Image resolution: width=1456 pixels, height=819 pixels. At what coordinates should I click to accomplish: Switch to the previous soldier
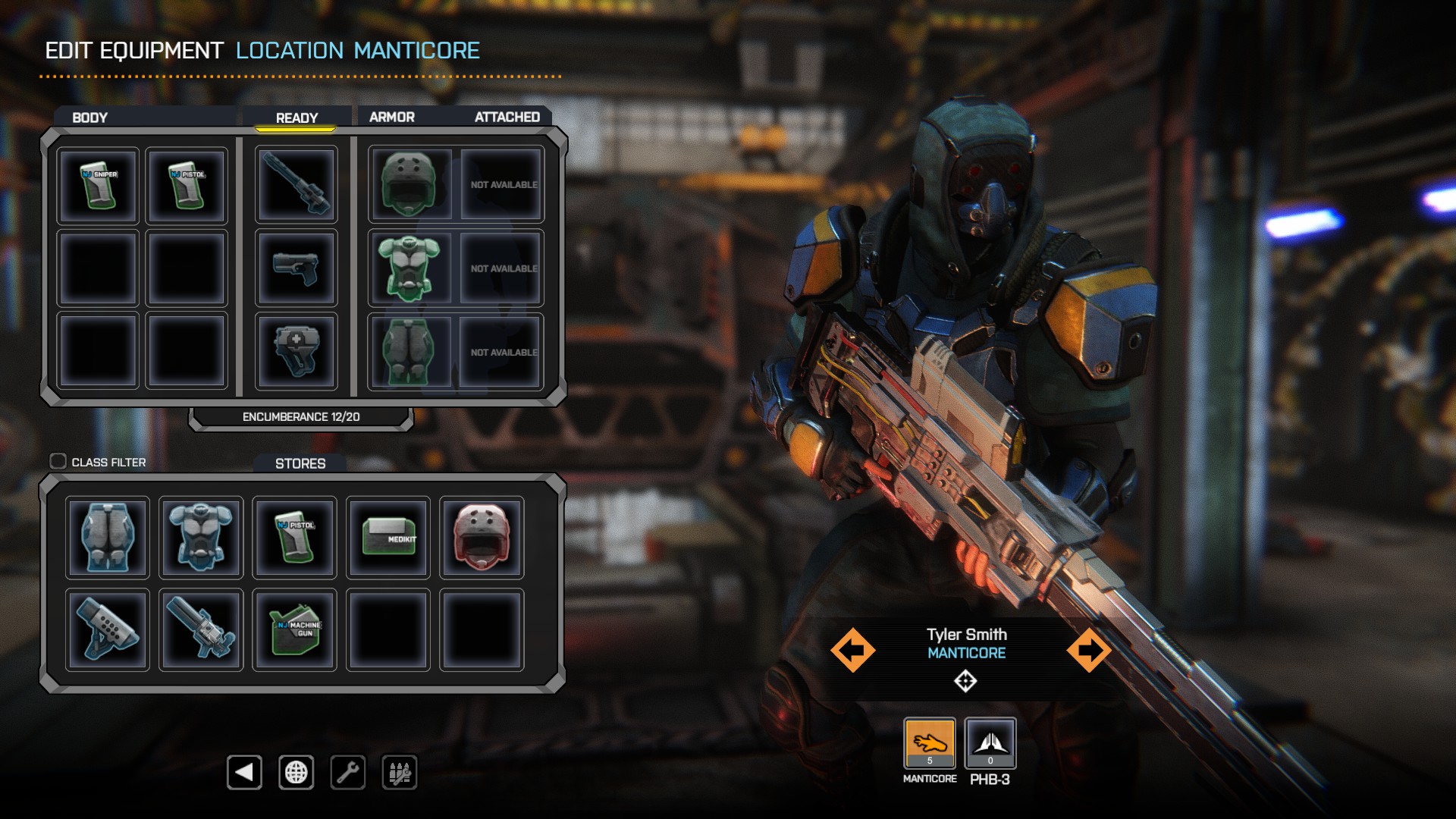852,650
